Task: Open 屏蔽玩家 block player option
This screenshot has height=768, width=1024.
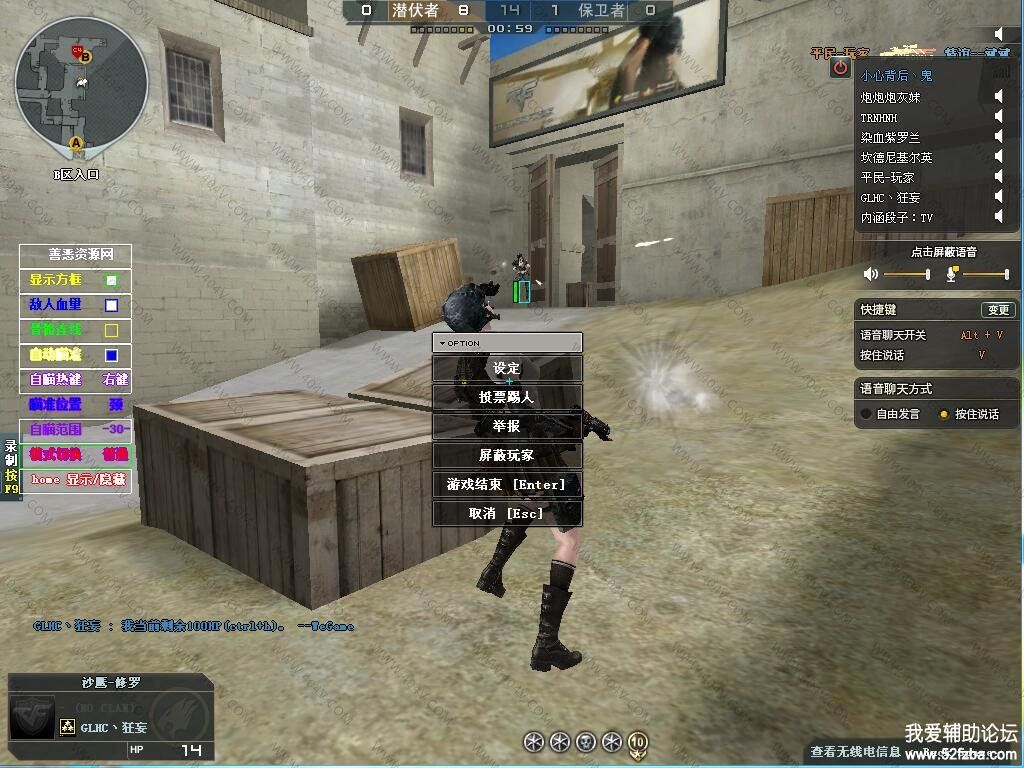Action: click(507, 455)
